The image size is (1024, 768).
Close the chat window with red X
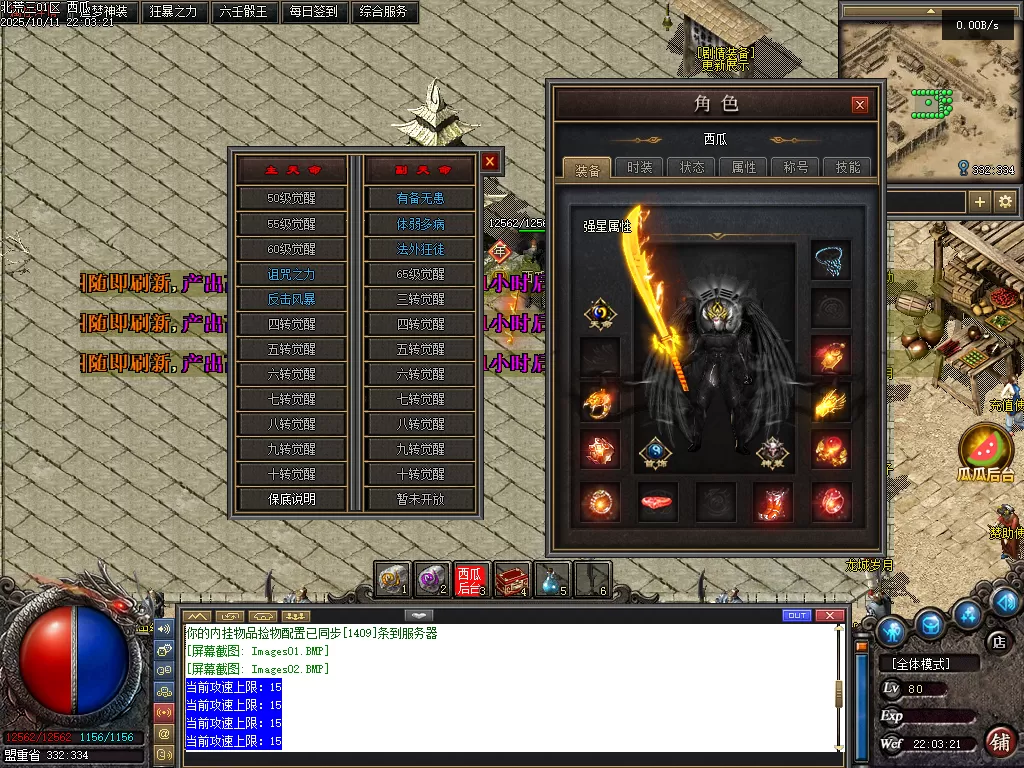coord(829,615)
